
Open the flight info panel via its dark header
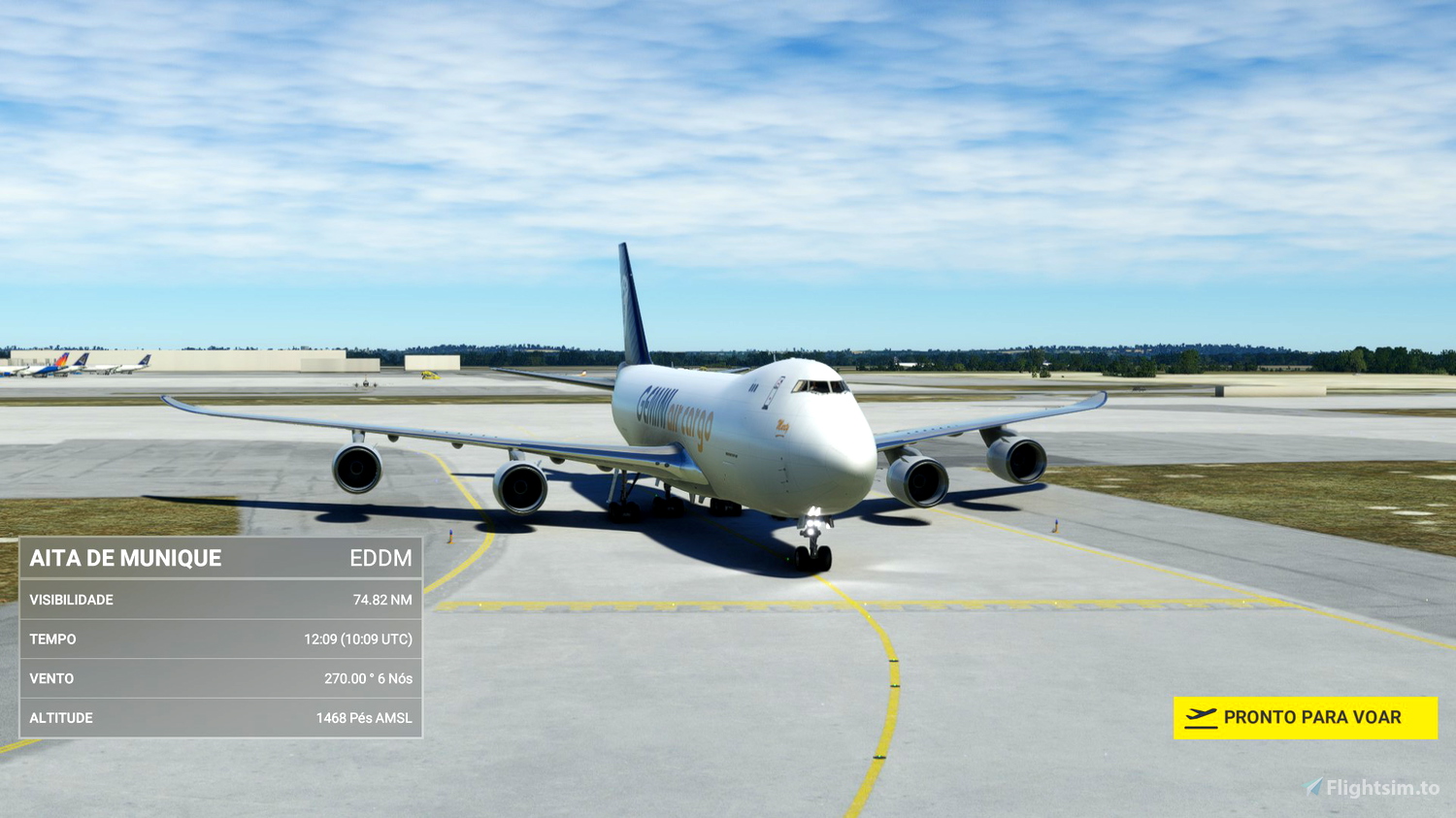point(220,559)
